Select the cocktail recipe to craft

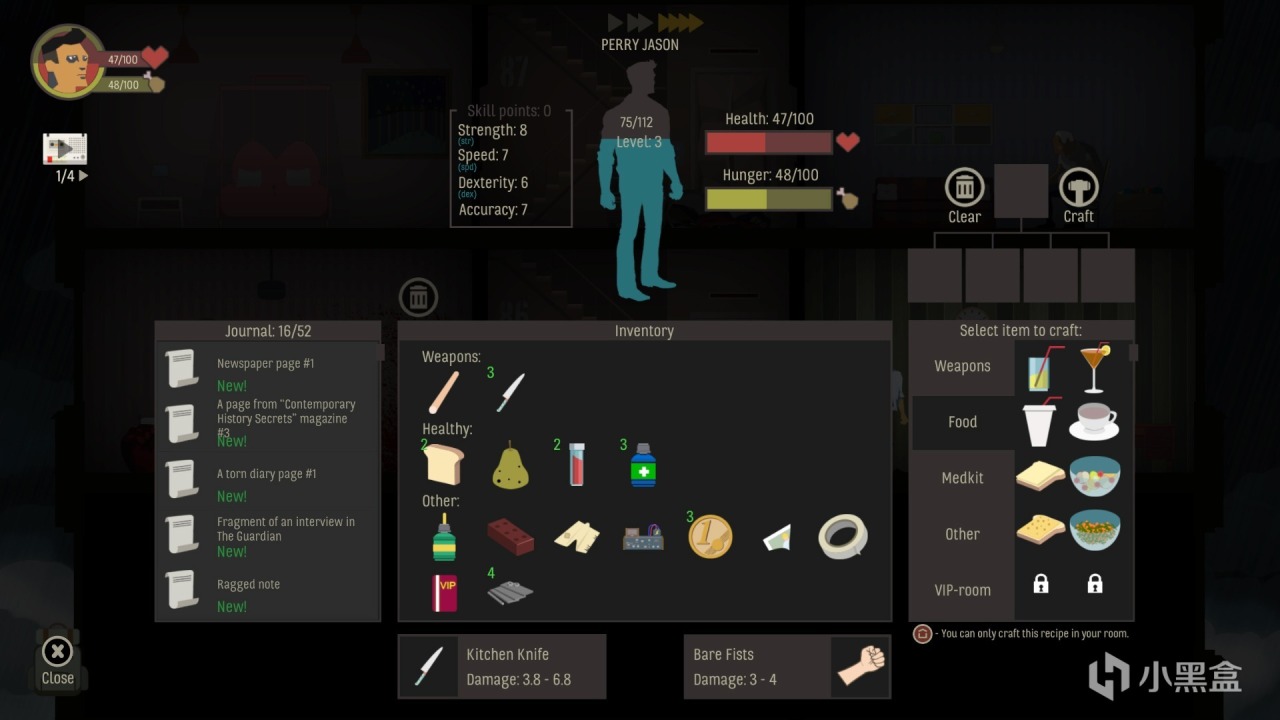coord(1094,366)
